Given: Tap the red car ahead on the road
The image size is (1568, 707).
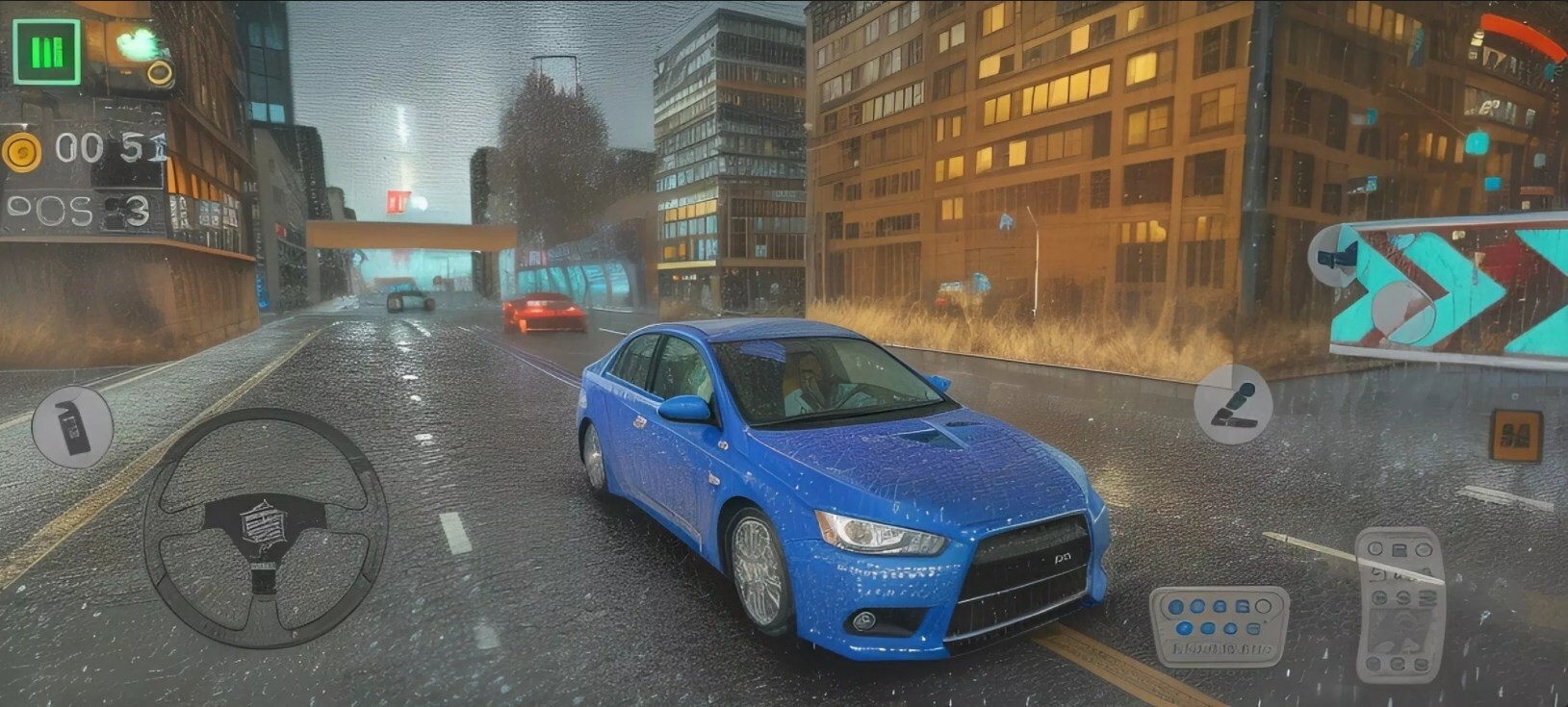Looking at the screenshot, I should click(x=544, y=313).
